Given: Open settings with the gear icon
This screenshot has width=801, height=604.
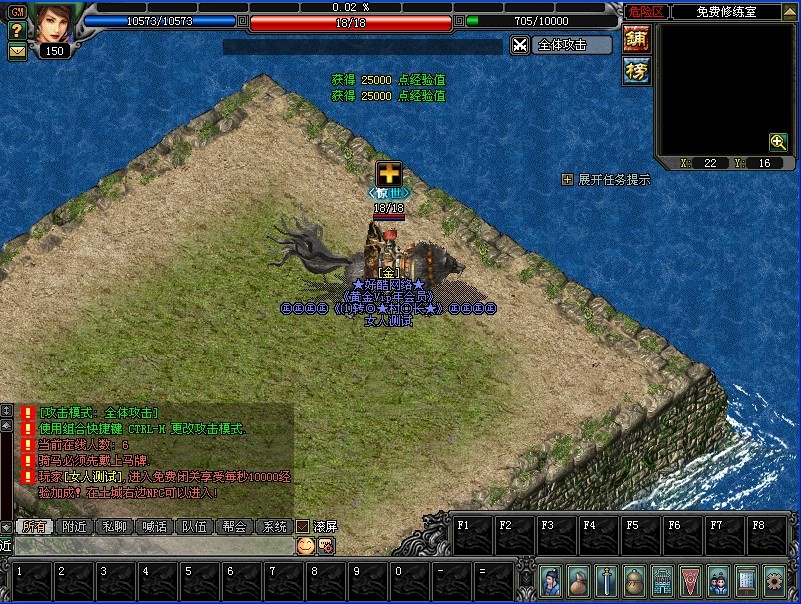Looking at the screenshot, I should 774,580.
